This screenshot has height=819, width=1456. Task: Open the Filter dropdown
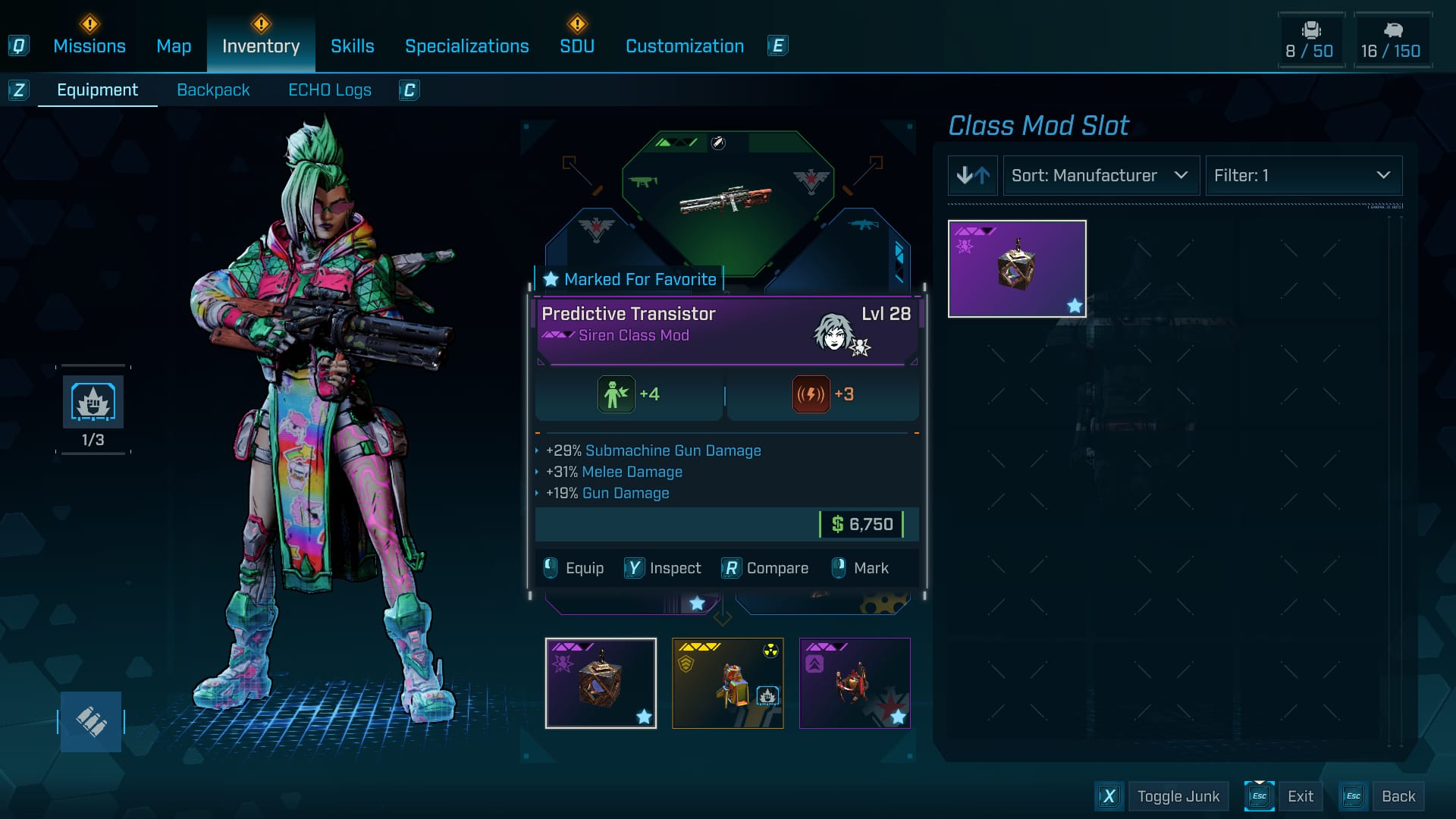1303,176
